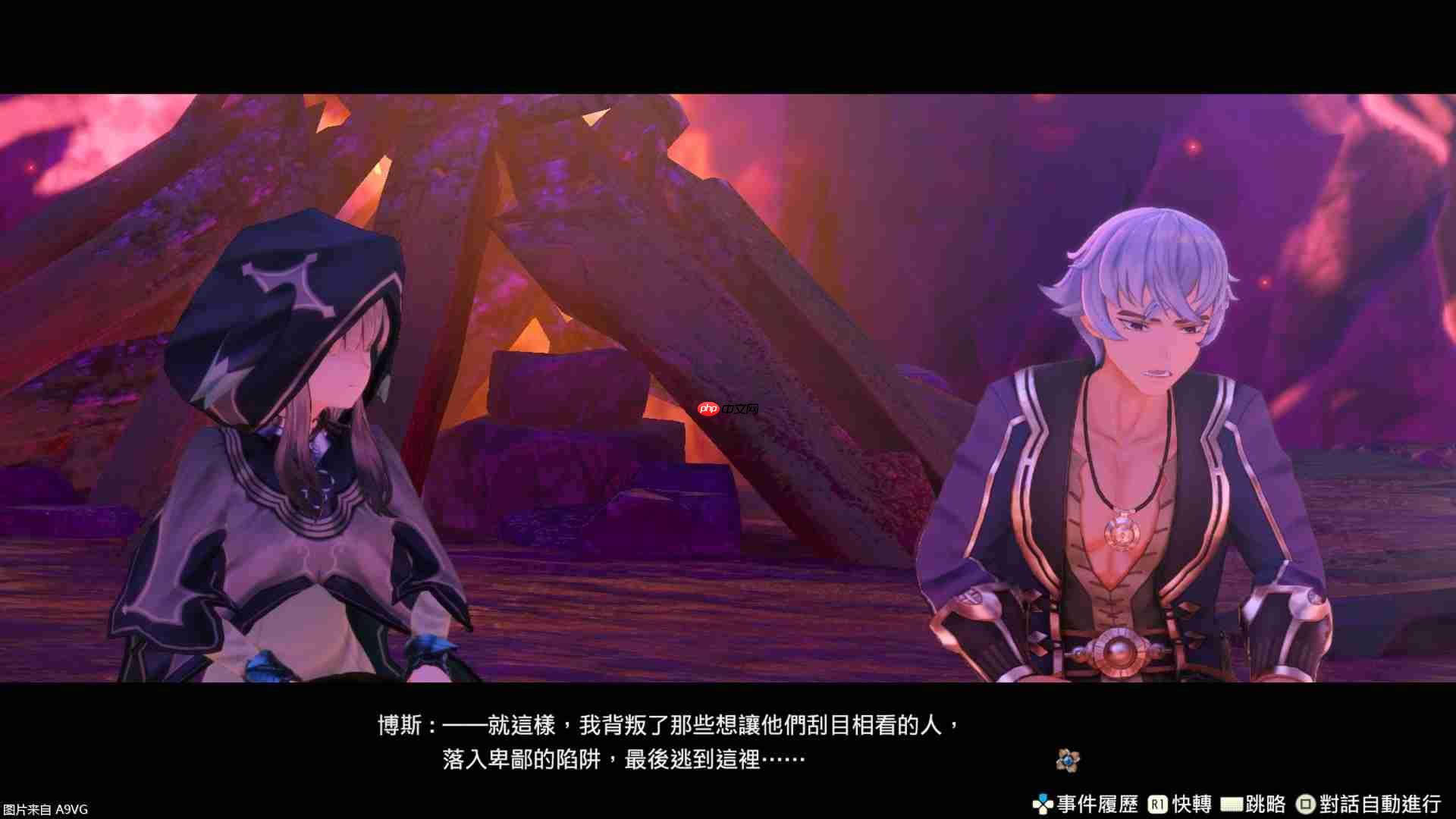The width and height of the screenshot is (1456, 819).
Task: Enable fast forward using 快轉
Action: (1192, 802)
